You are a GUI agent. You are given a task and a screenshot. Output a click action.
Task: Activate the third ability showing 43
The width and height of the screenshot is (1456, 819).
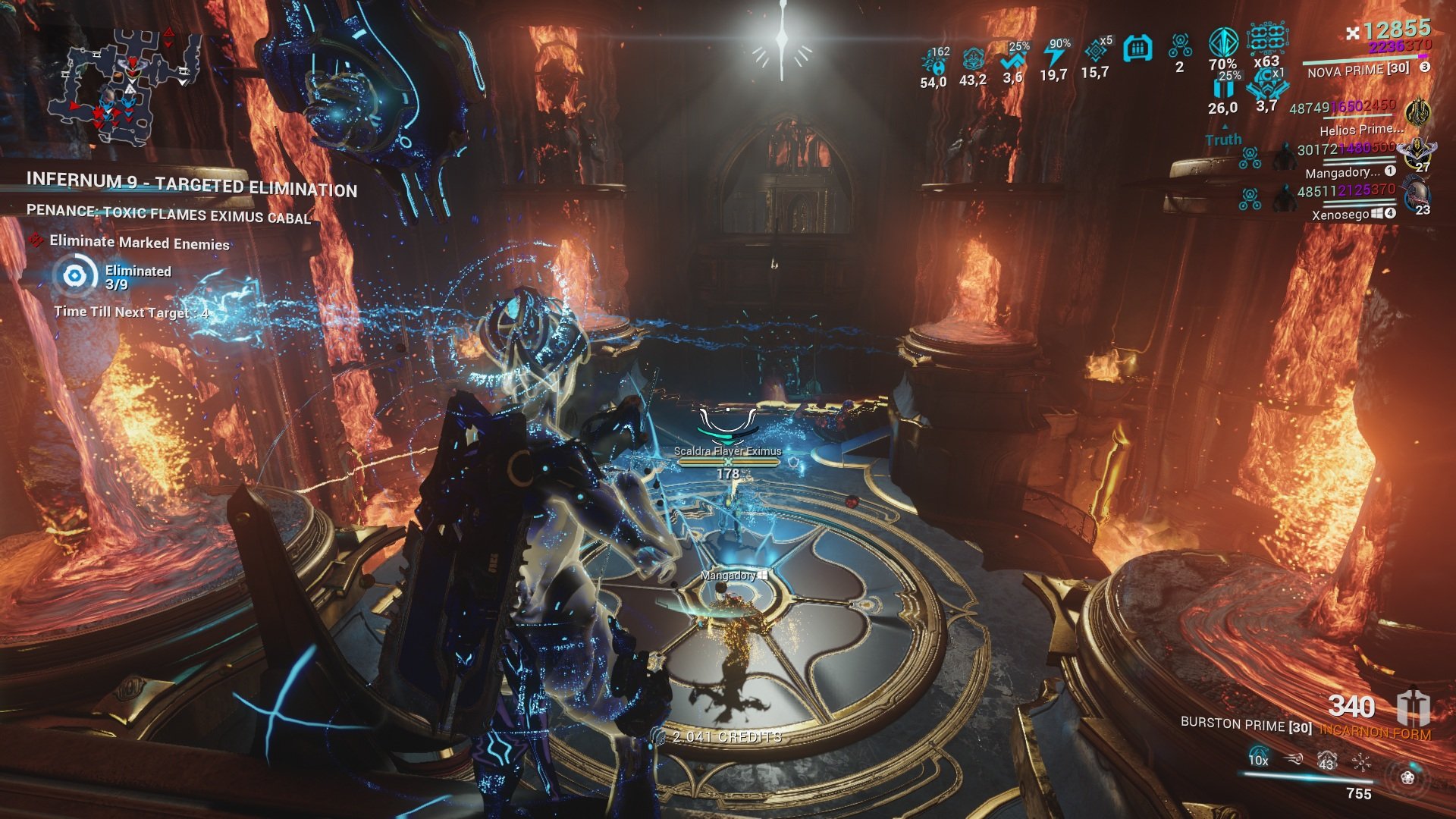click(x=1326, y=758)
